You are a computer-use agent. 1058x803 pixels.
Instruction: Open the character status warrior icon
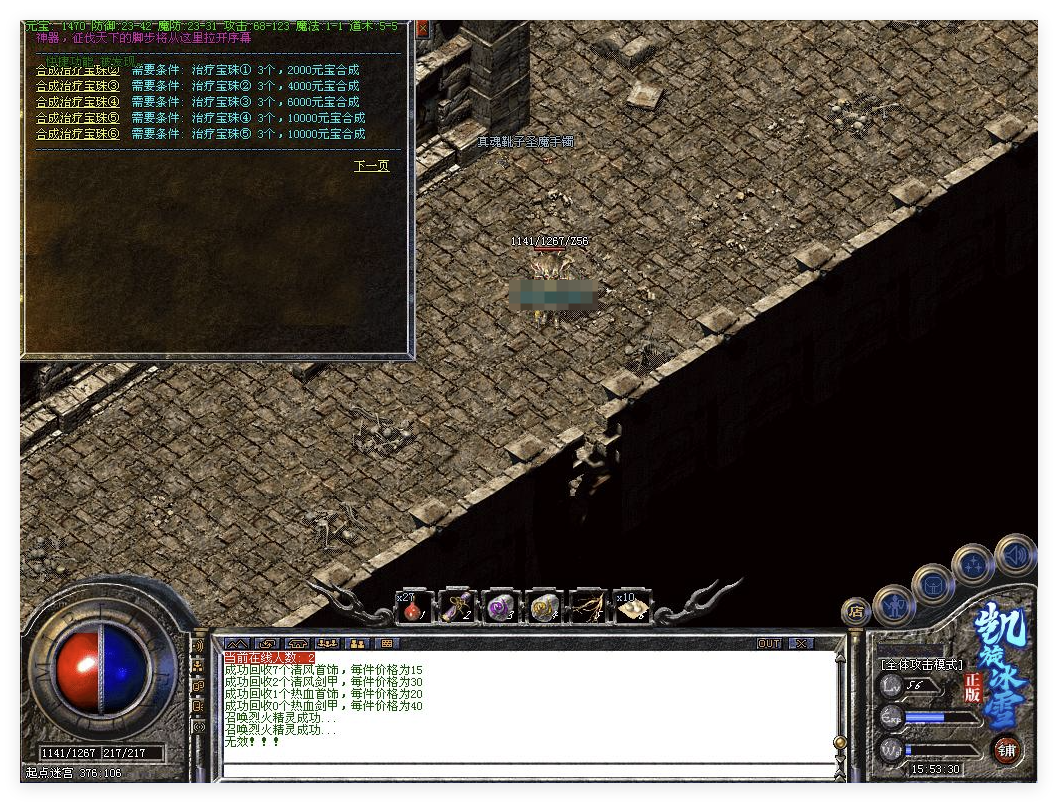pos(892,605)
